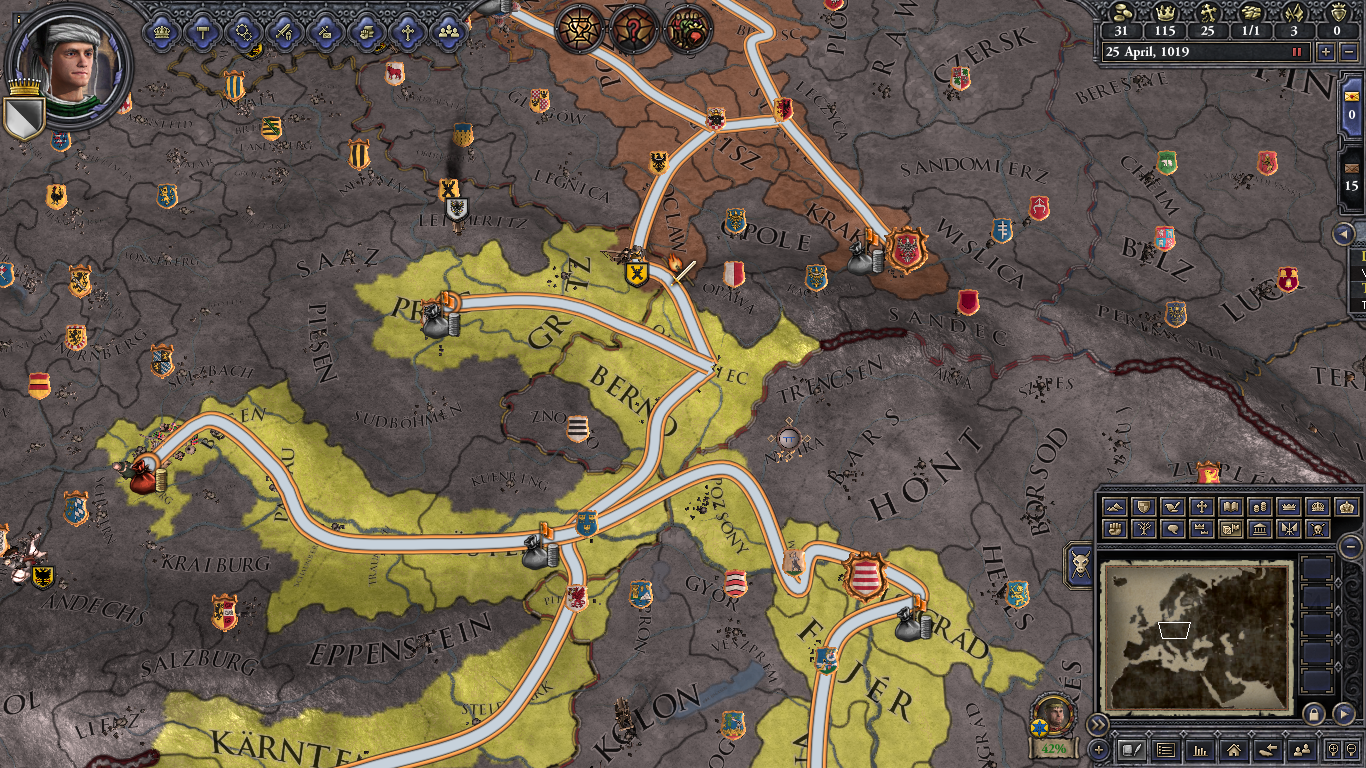This screenshot has width=1366, height=768.
Task: Open the character finder people icon
Action: point(1302,751)
